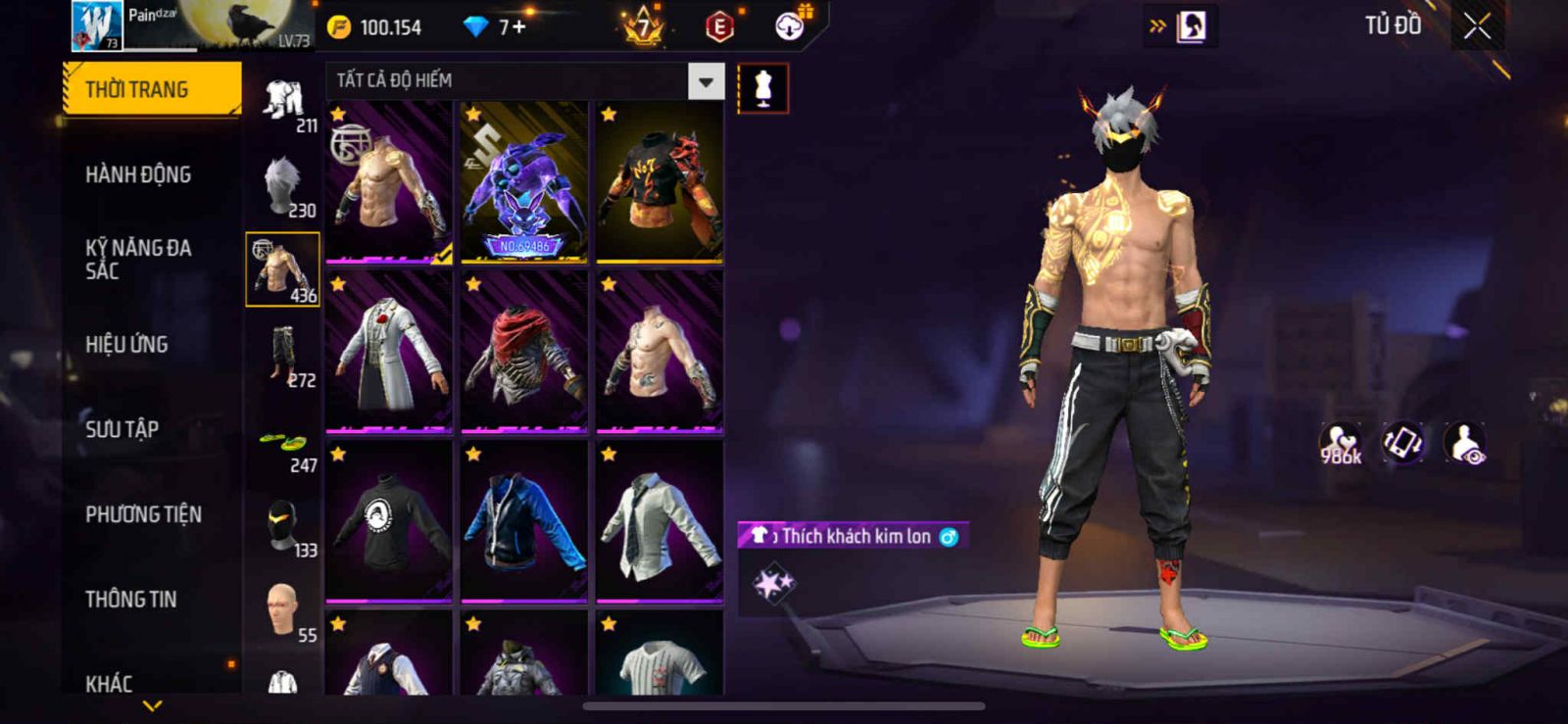Open the HIỆU ỨNG tab
The height and width of the screenshot is (724, 1568).
click(126, 344)
